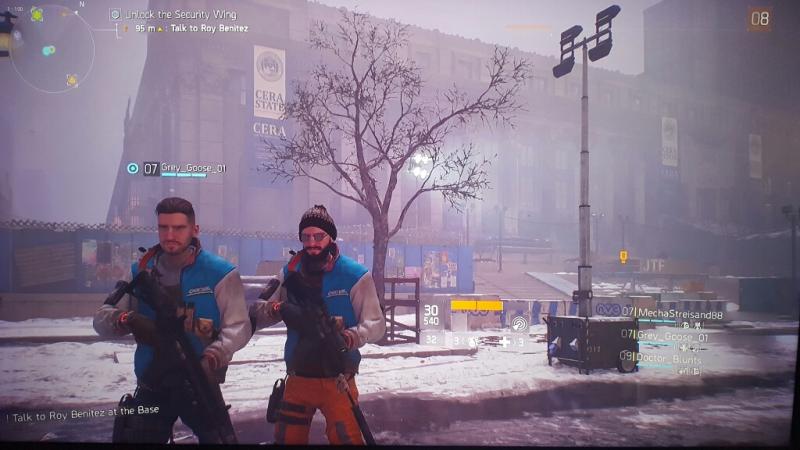Click the grenade icon beside the medkit

pos(472,341)
